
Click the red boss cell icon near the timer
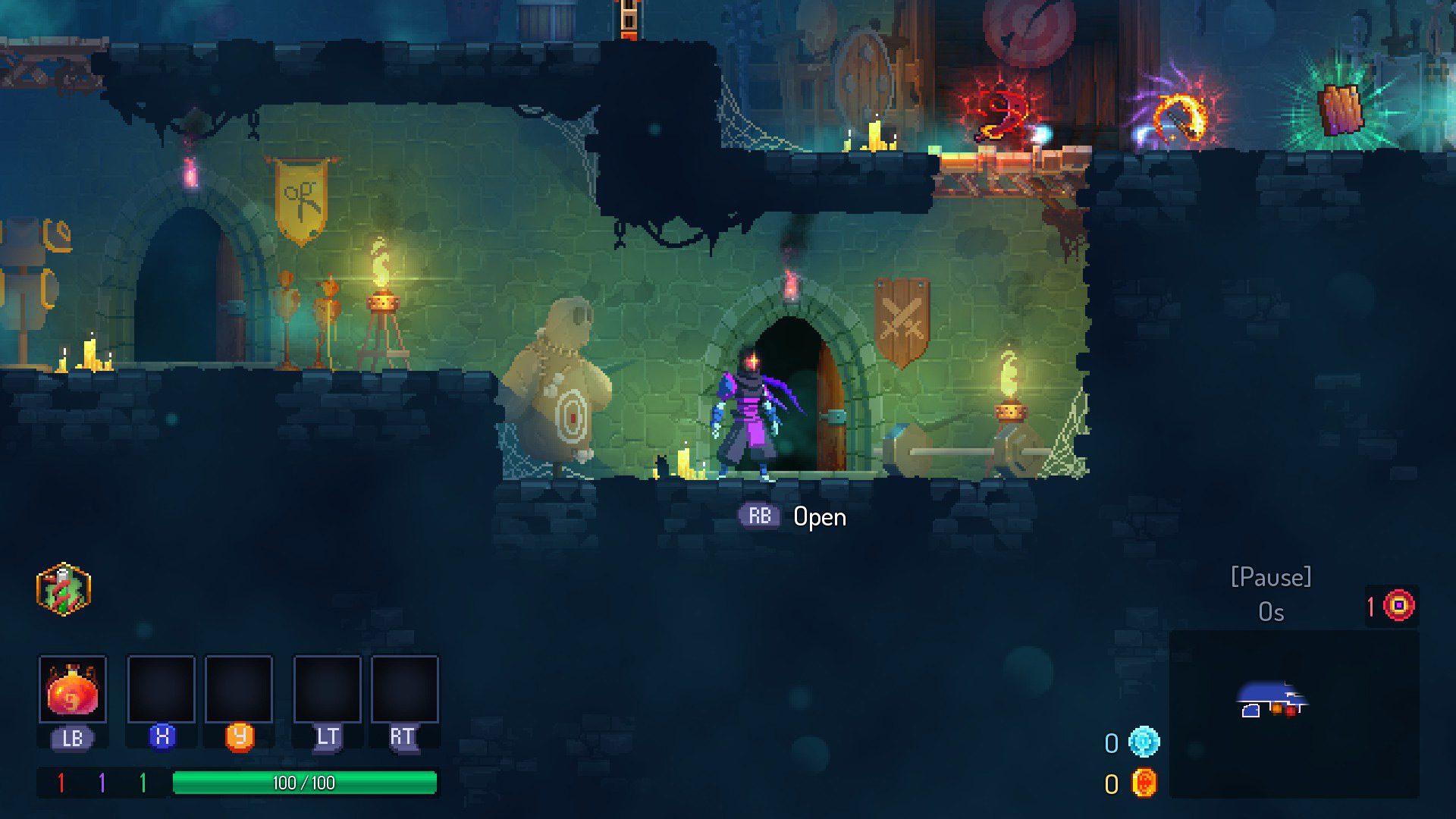click(x=1400, y=604)
